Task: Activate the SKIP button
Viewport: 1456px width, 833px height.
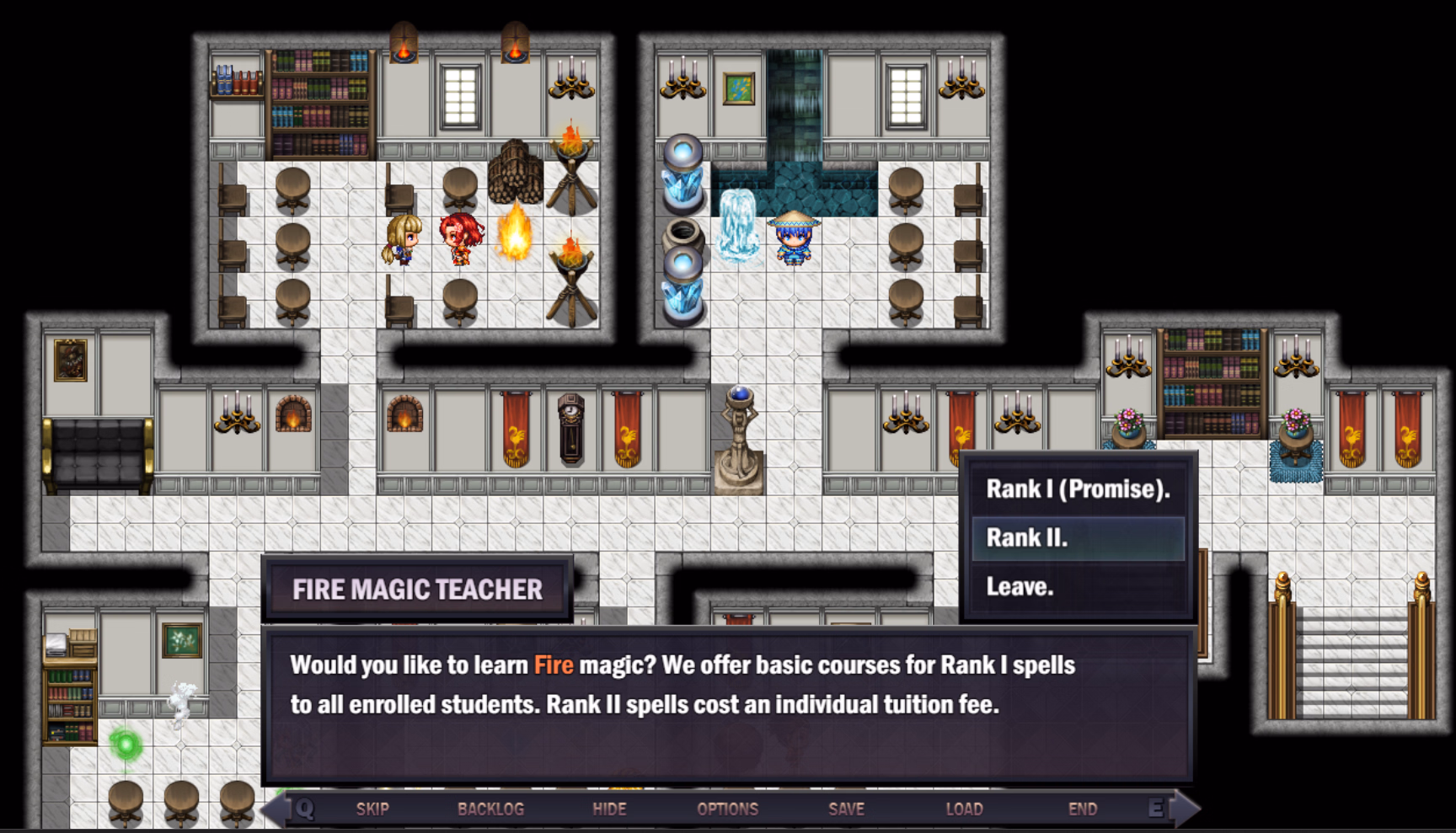Action: tap(372, 809)
